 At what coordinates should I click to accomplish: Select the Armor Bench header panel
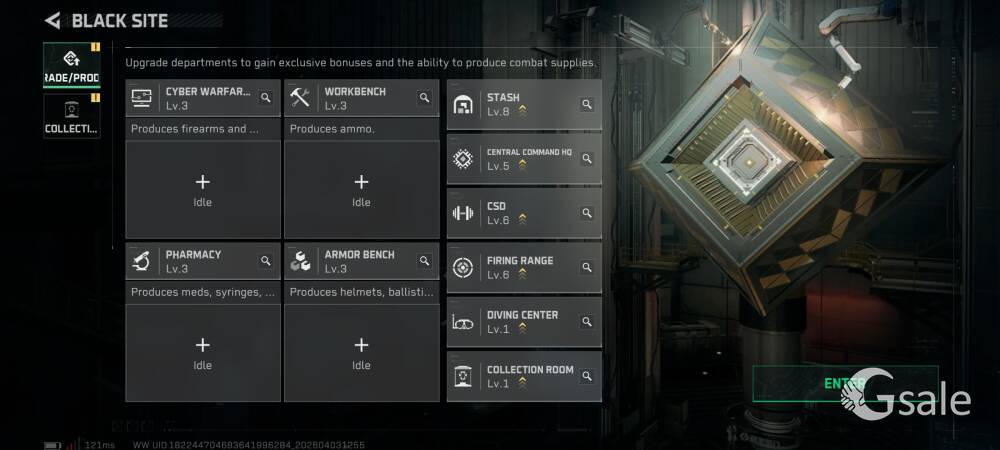click(352, 261)
